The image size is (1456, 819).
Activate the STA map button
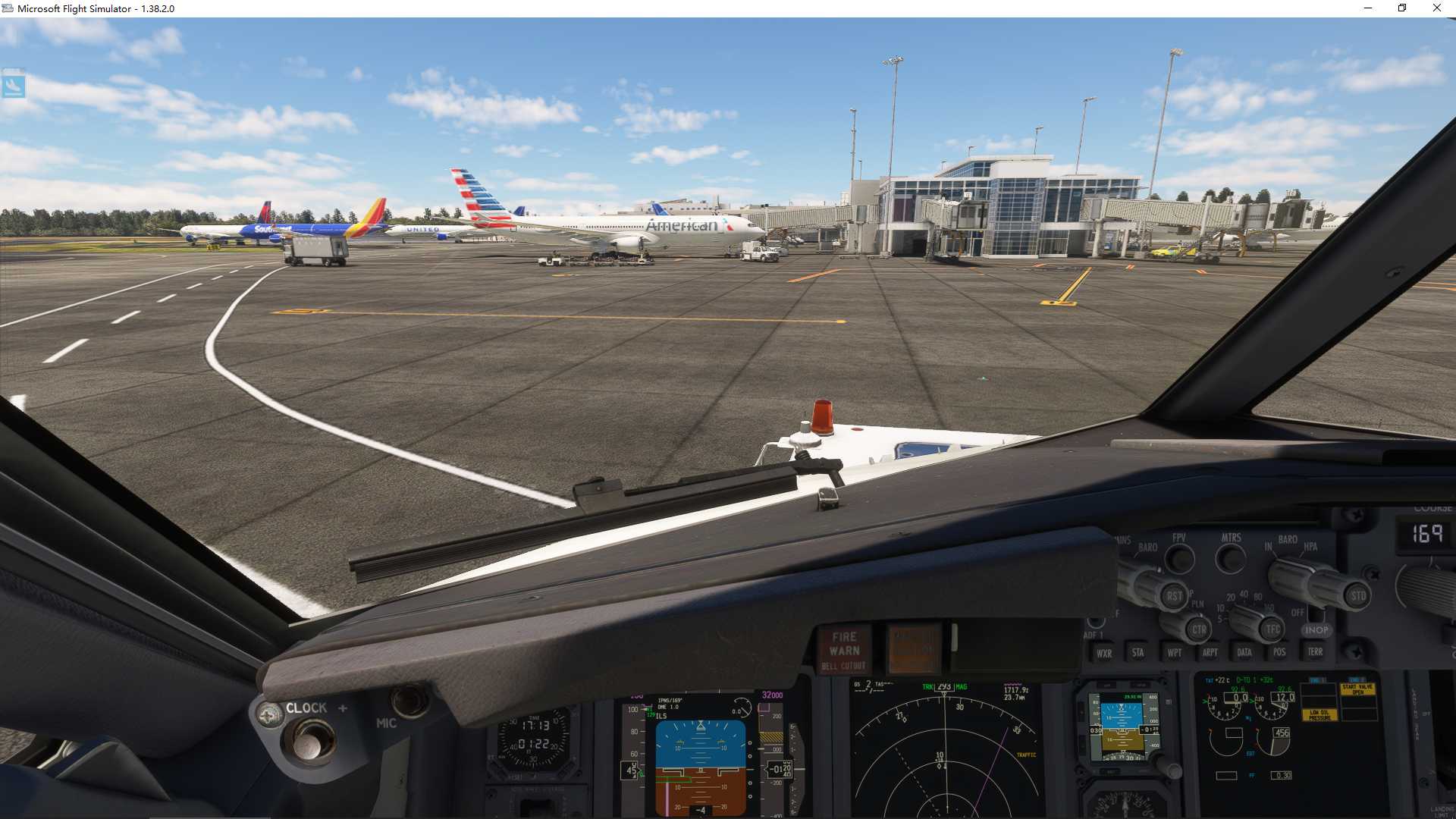tap(1137, 652)
